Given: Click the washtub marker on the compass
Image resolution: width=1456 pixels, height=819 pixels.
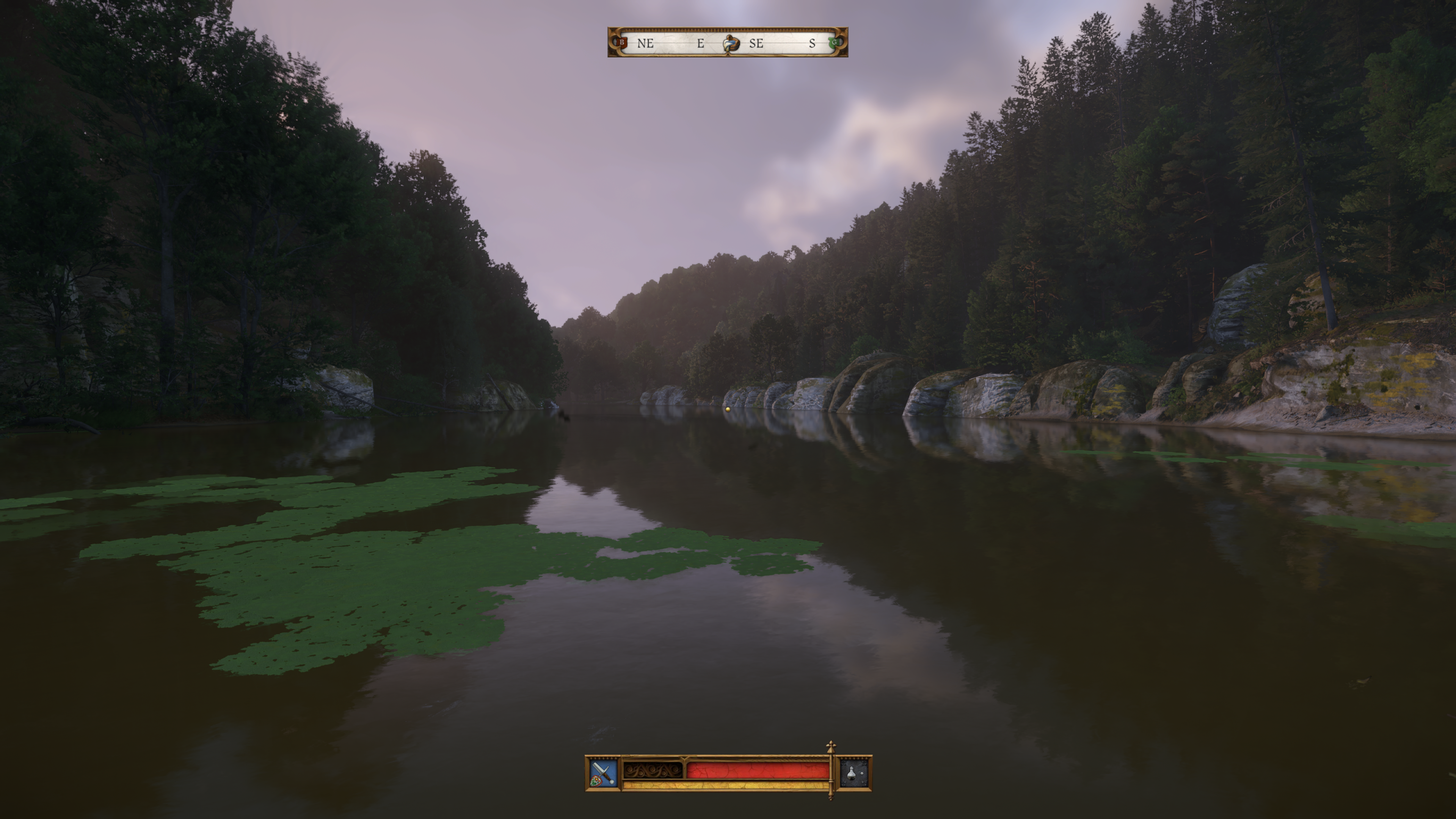Looking at the screenshot, I should [730, 44].
